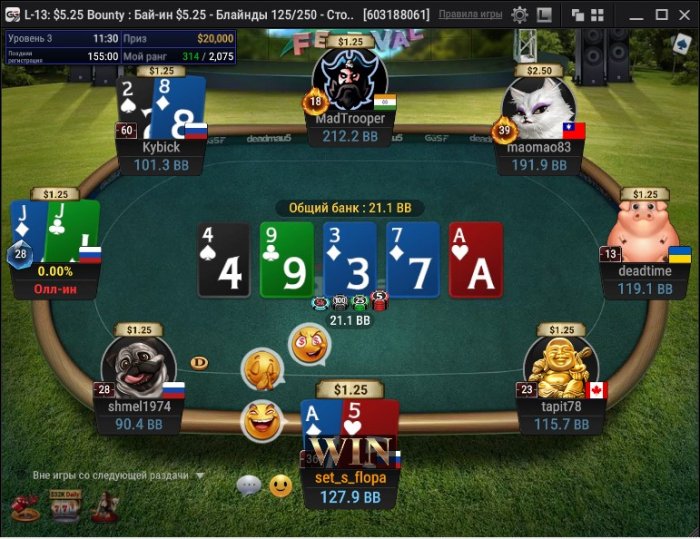Expand the sit-out options dropdown arrow
Screen dimensions: 700x539
point(200,476)
